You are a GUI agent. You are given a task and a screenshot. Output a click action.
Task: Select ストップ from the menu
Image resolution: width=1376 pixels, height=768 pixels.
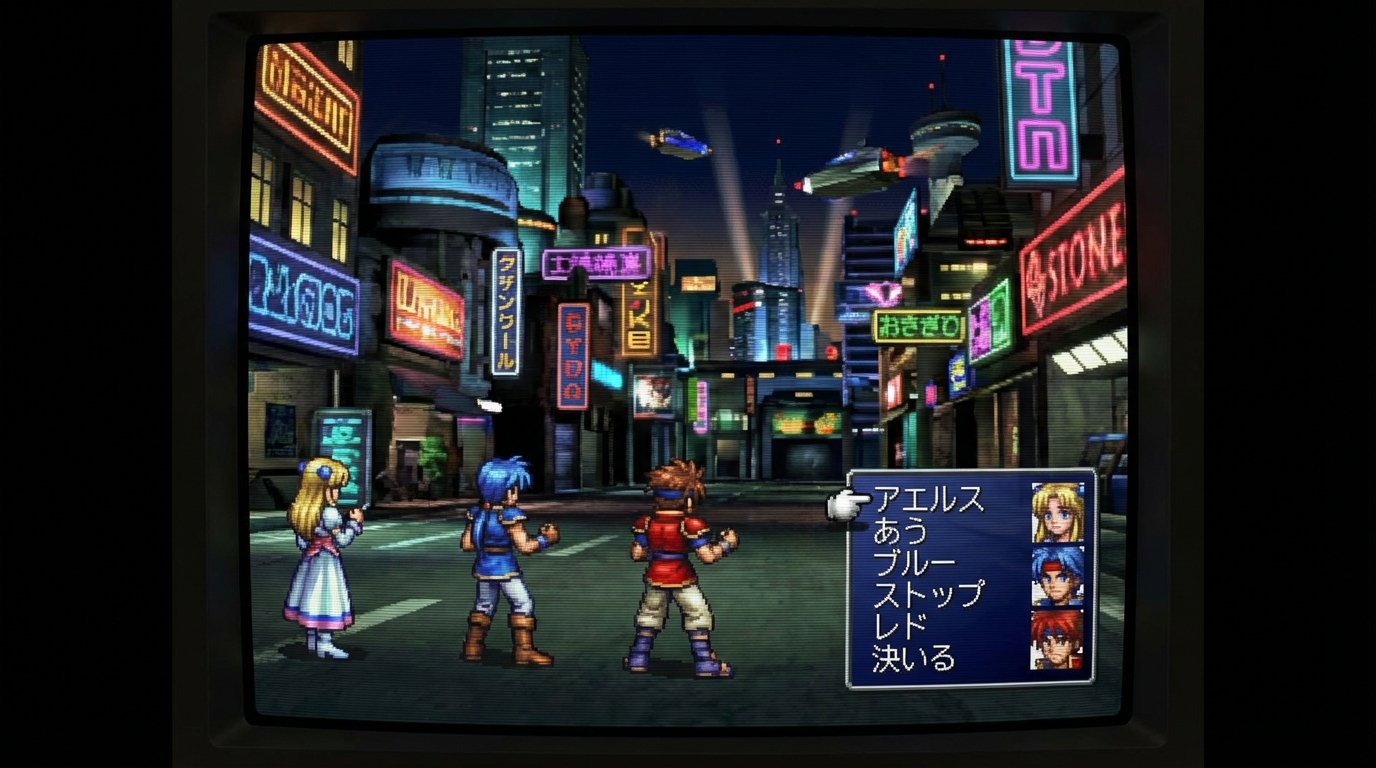[x=926, y=596]
